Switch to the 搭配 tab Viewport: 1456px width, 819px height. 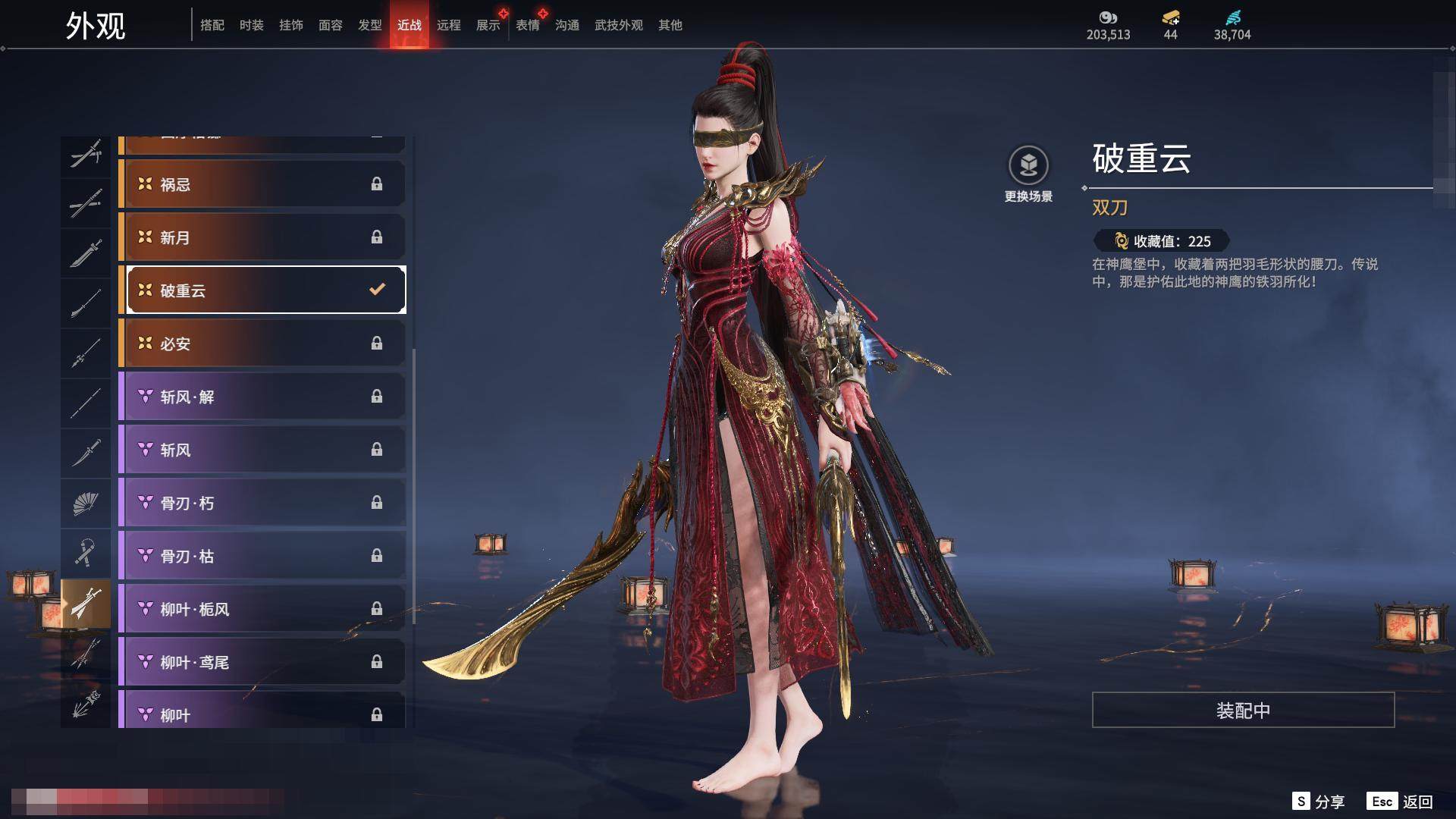tap(212, 25)
